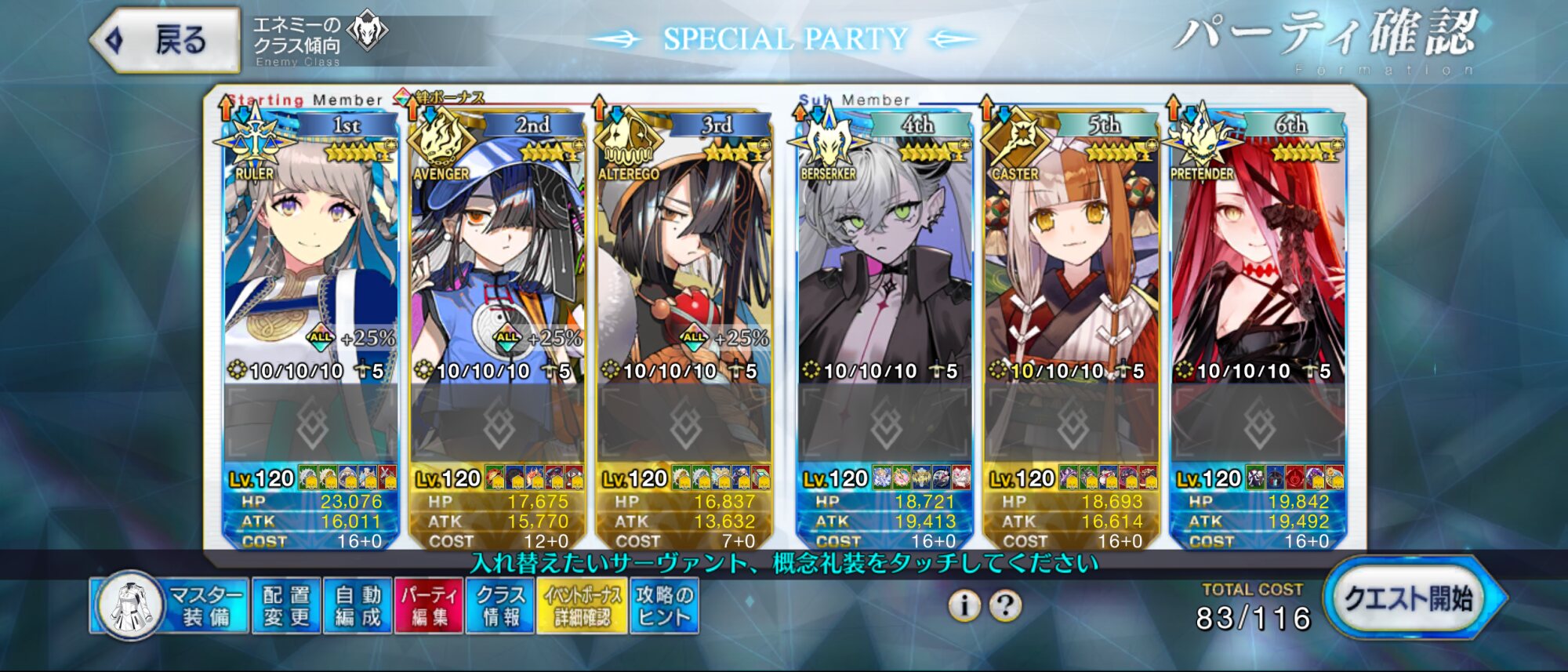This screenshot has width=1568, height=672.
Task: Activate 自動編成 auto formation
Action: click(x=358, y=606)
